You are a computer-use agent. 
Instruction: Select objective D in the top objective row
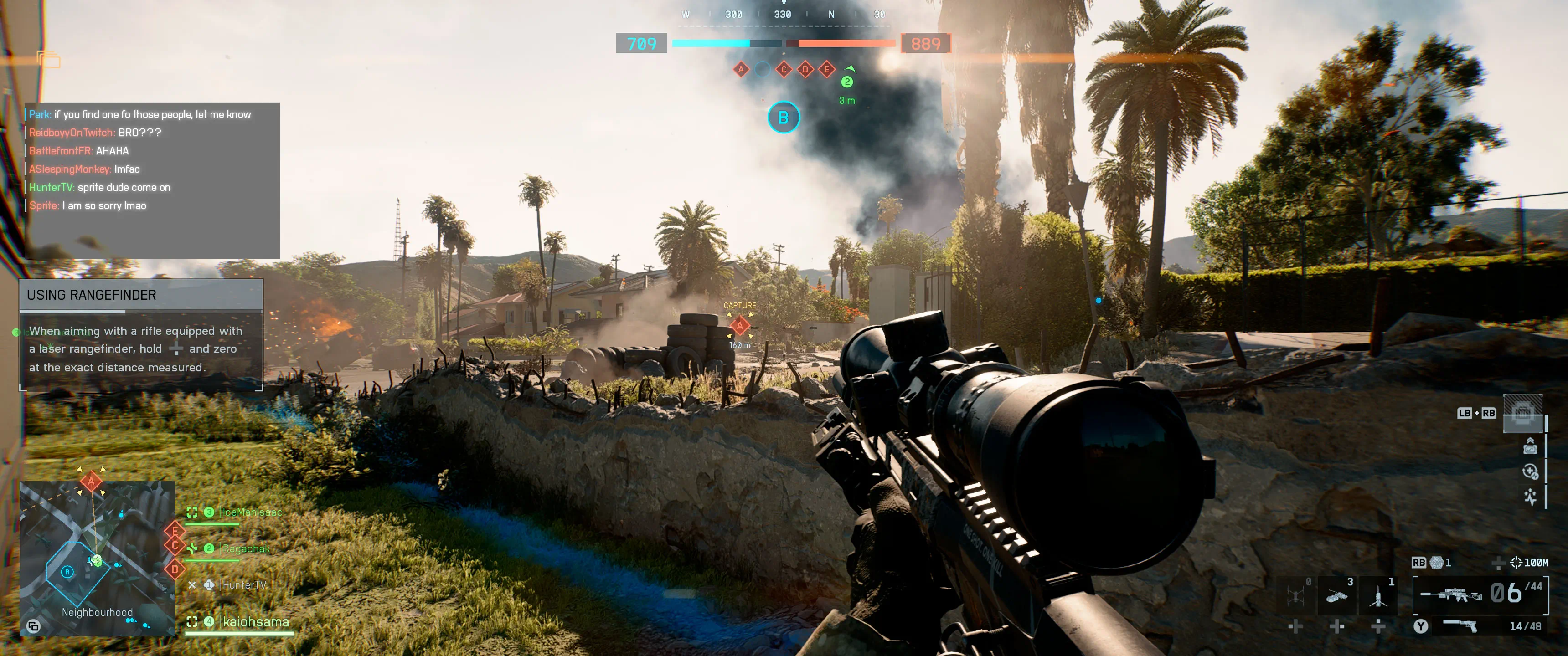(805, 69)
